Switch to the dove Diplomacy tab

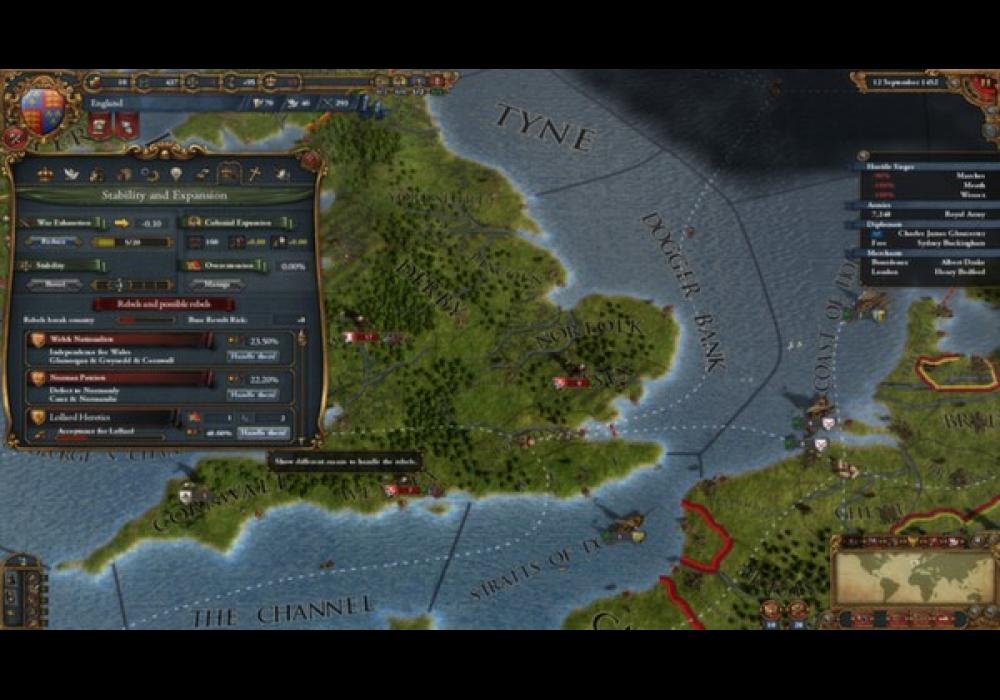pos(71,174)
